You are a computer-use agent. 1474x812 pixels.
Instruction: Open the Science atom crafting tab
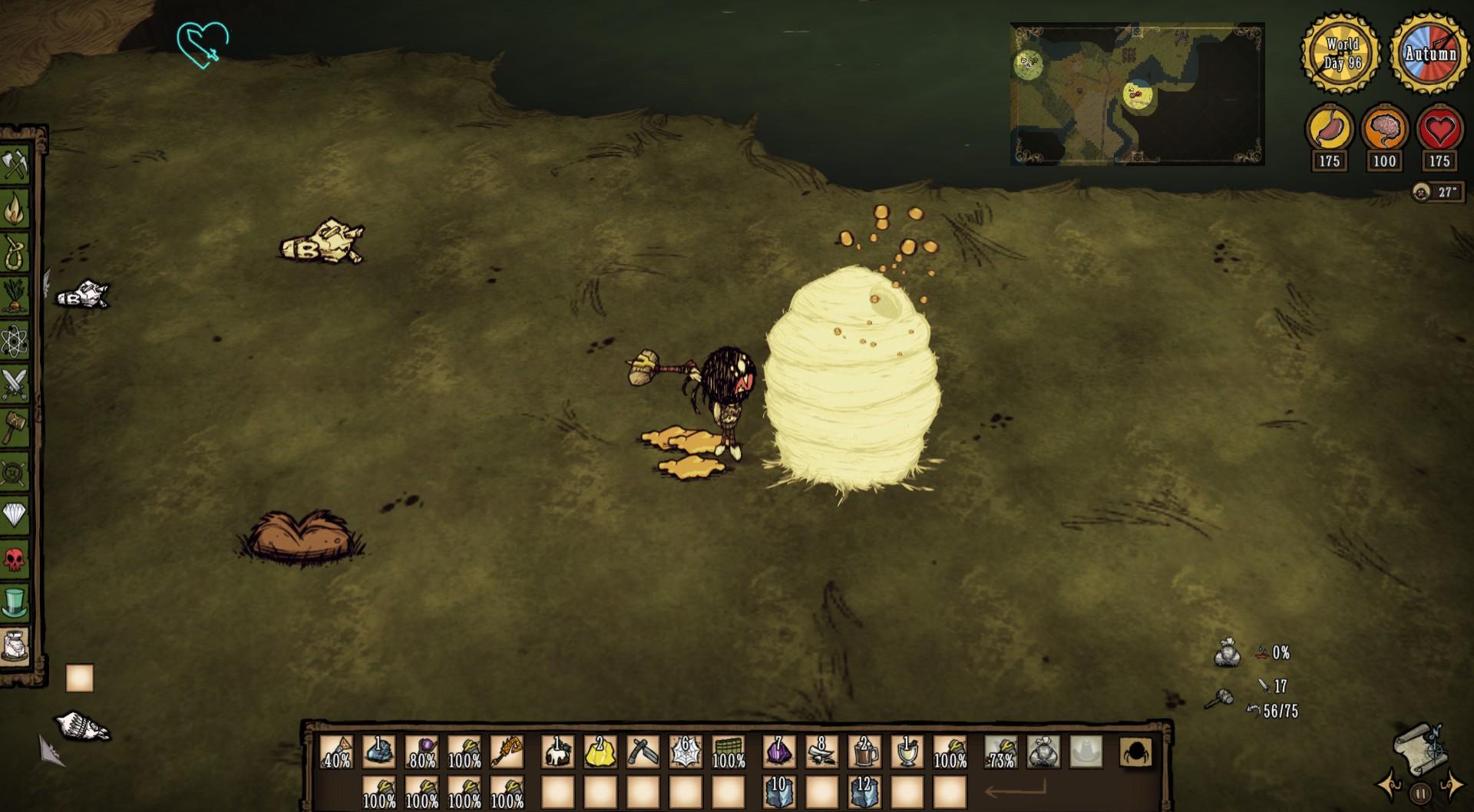tap(15, 340)
